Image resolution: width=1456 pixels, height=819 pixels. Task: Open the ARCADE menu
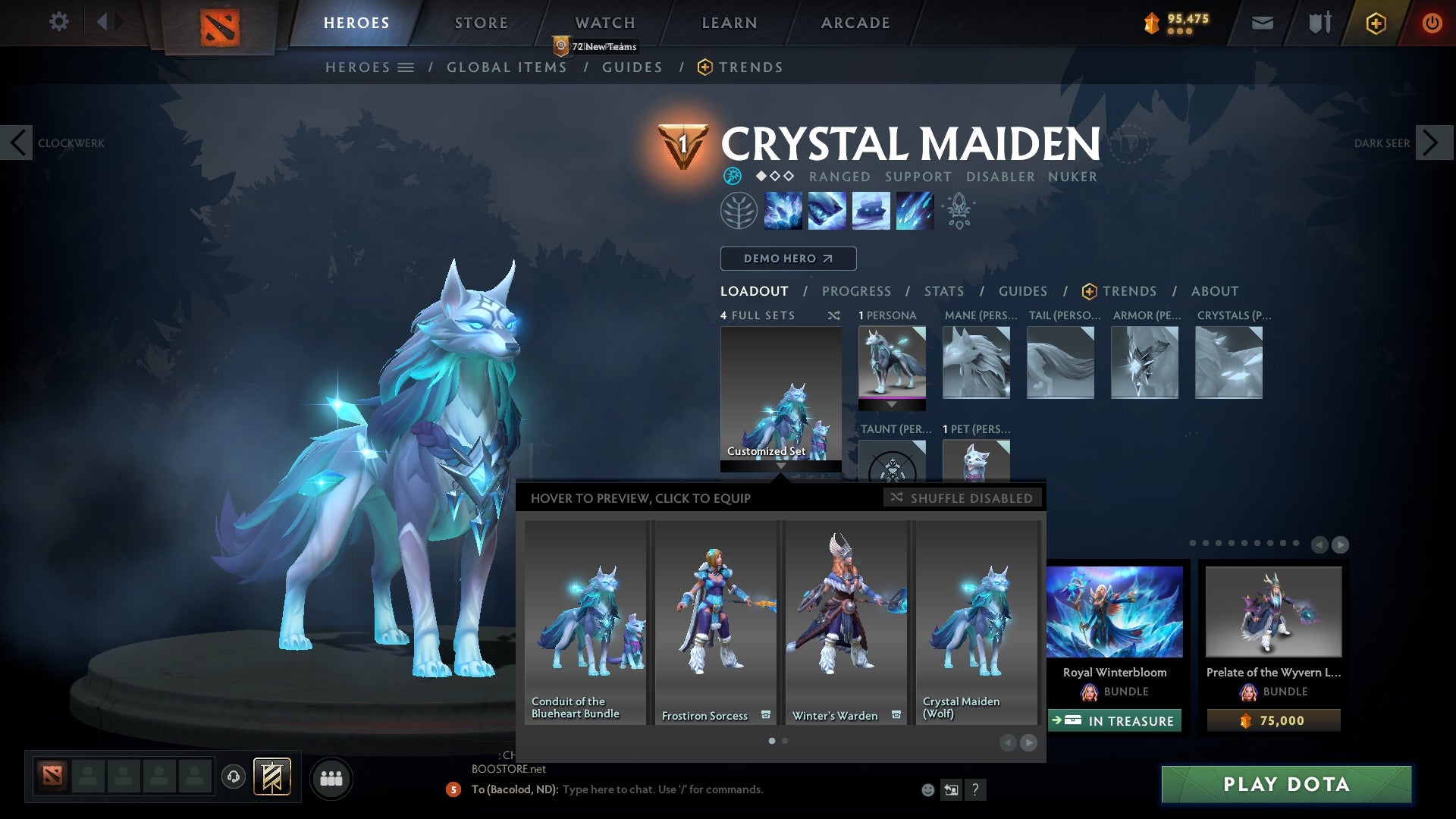(x=854, y=22)
